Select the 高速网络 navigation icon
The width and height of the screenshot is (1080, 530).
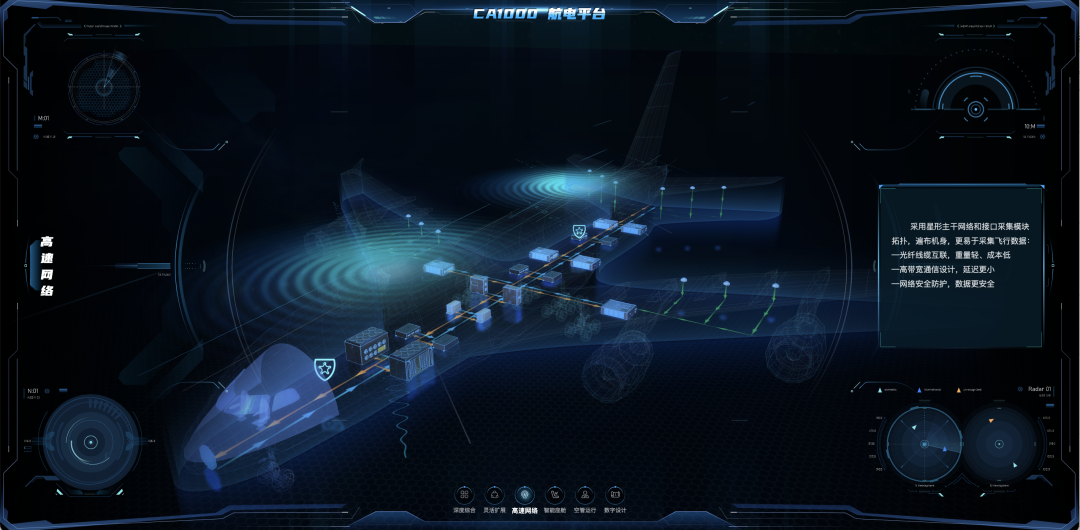click(524, 495)
